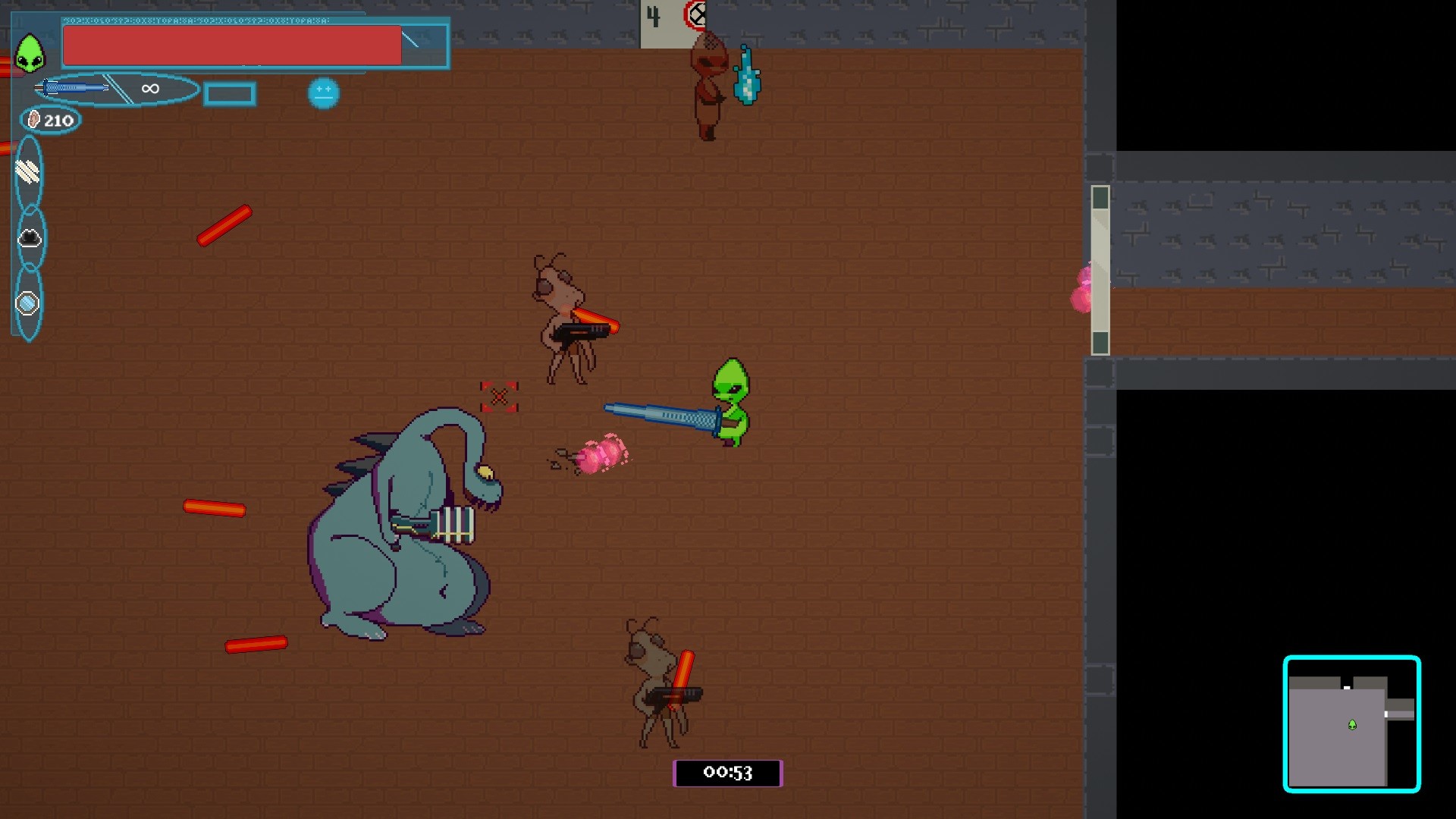This screenshot has width=1456, height=819.
Task: Click the alien marker on the minimap
Action: pyautogui.click(x=1351, y=726)
